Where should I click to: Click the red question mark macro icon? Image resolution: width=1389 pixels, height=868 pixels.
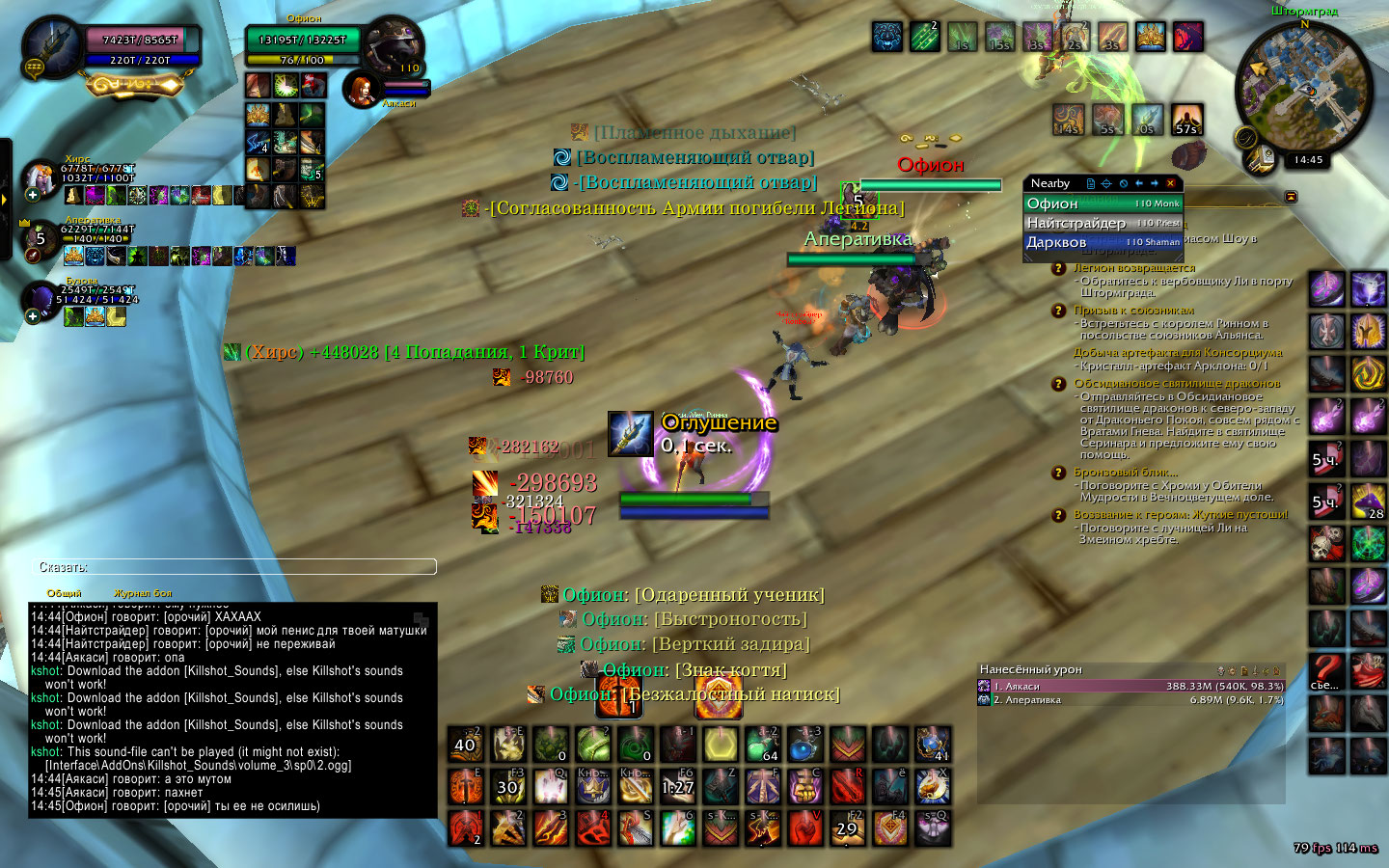[x=1326, y=671]
